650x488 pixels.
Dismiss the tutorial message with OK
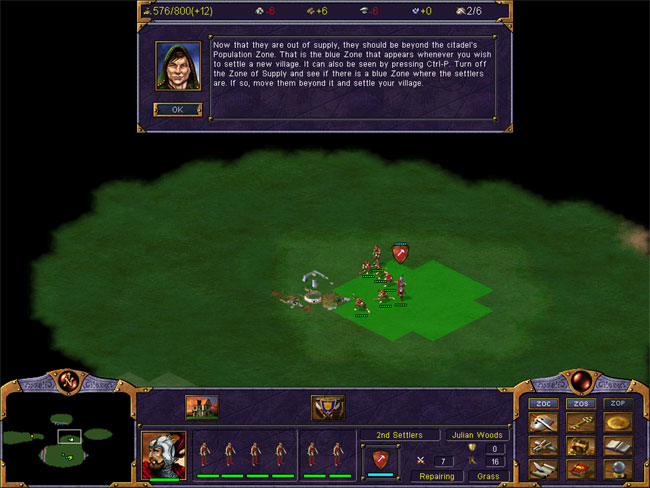pos(171,109)
